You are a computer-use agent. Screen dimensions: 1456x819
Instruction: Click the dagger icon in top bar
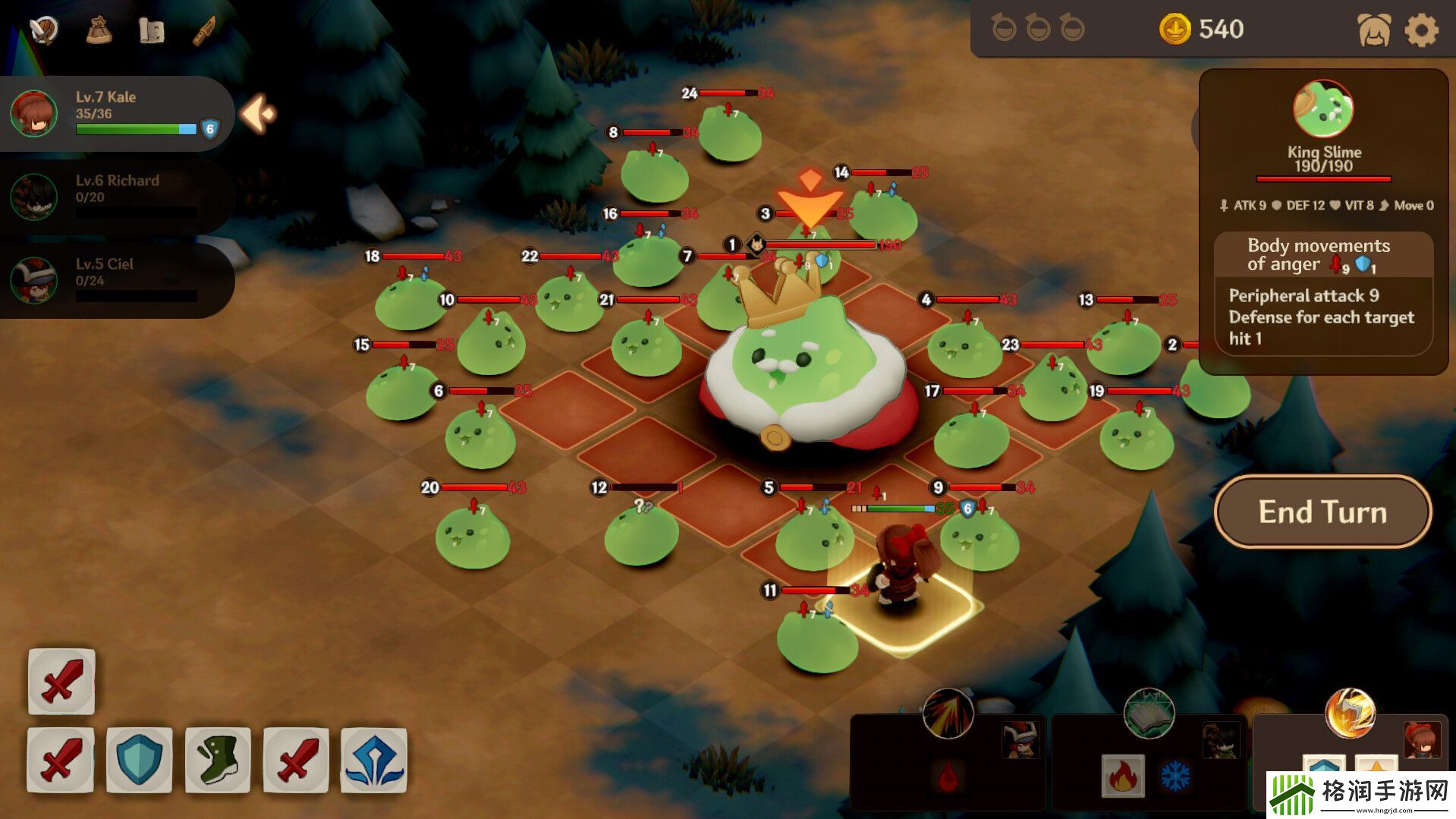coord(204,30)
